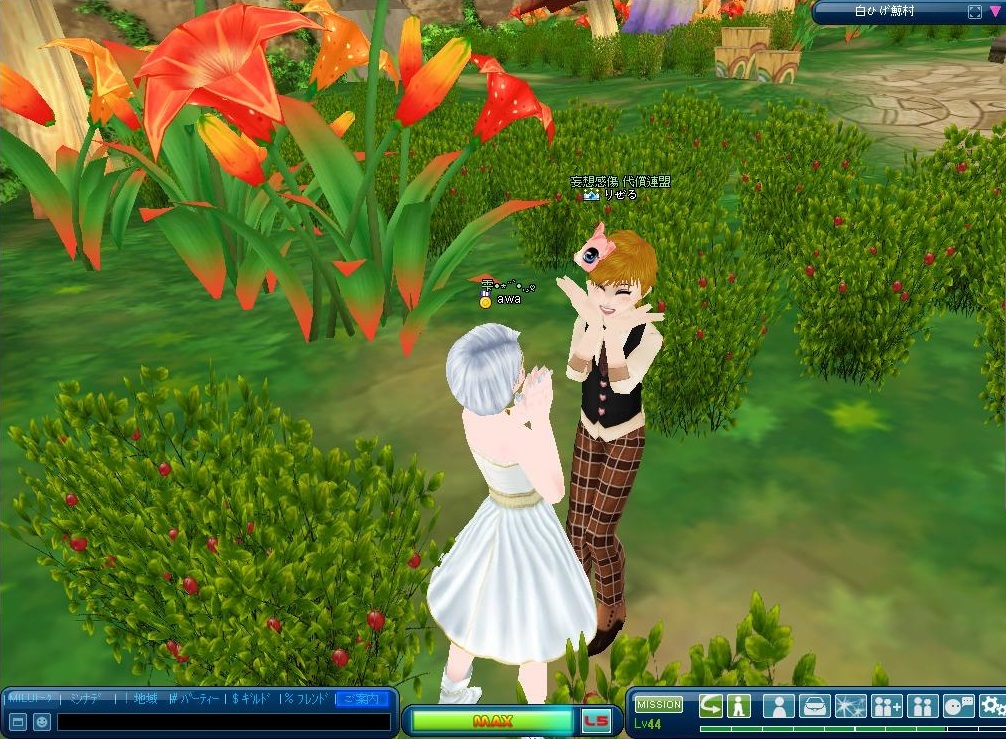Click the red LS button
This screenshot has height=739, width=1006.
[x=596, y=721]
